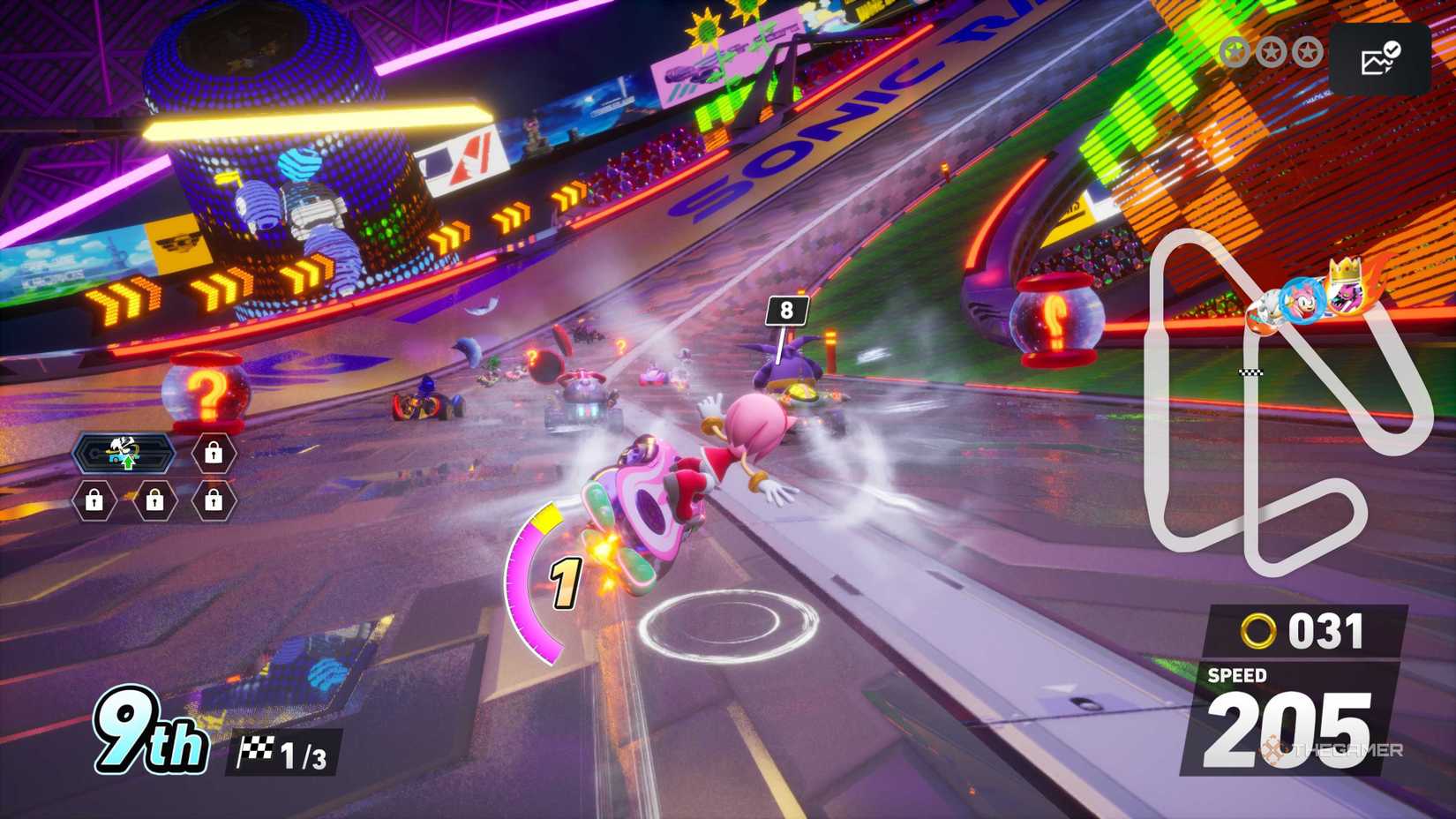Select the second star medal icon
The width and height of the screenshot is (1456, 819).
(1272, 51)
